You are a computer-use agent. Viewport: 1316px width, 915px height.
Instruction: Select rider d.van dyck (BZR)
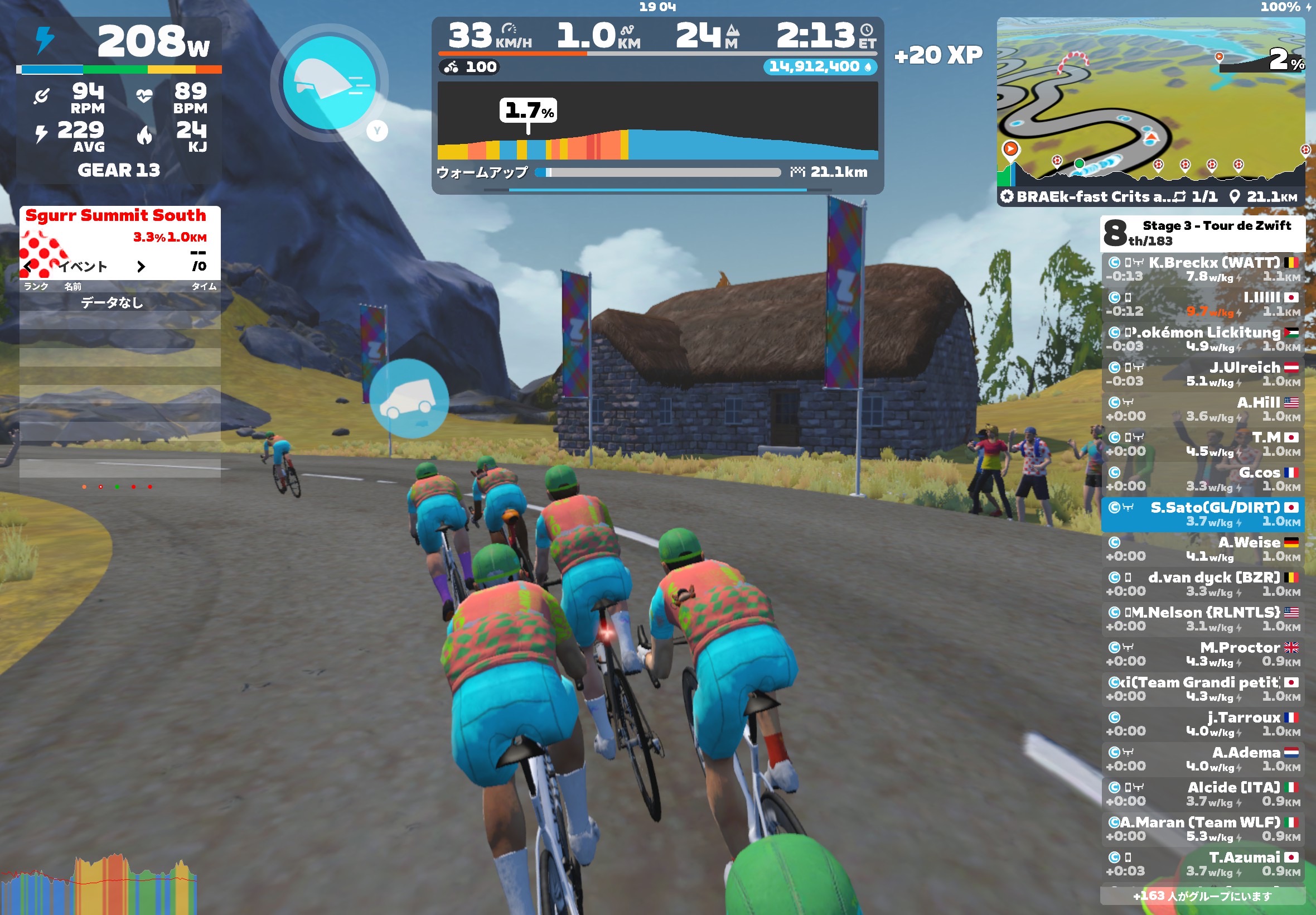point(1202,584)
